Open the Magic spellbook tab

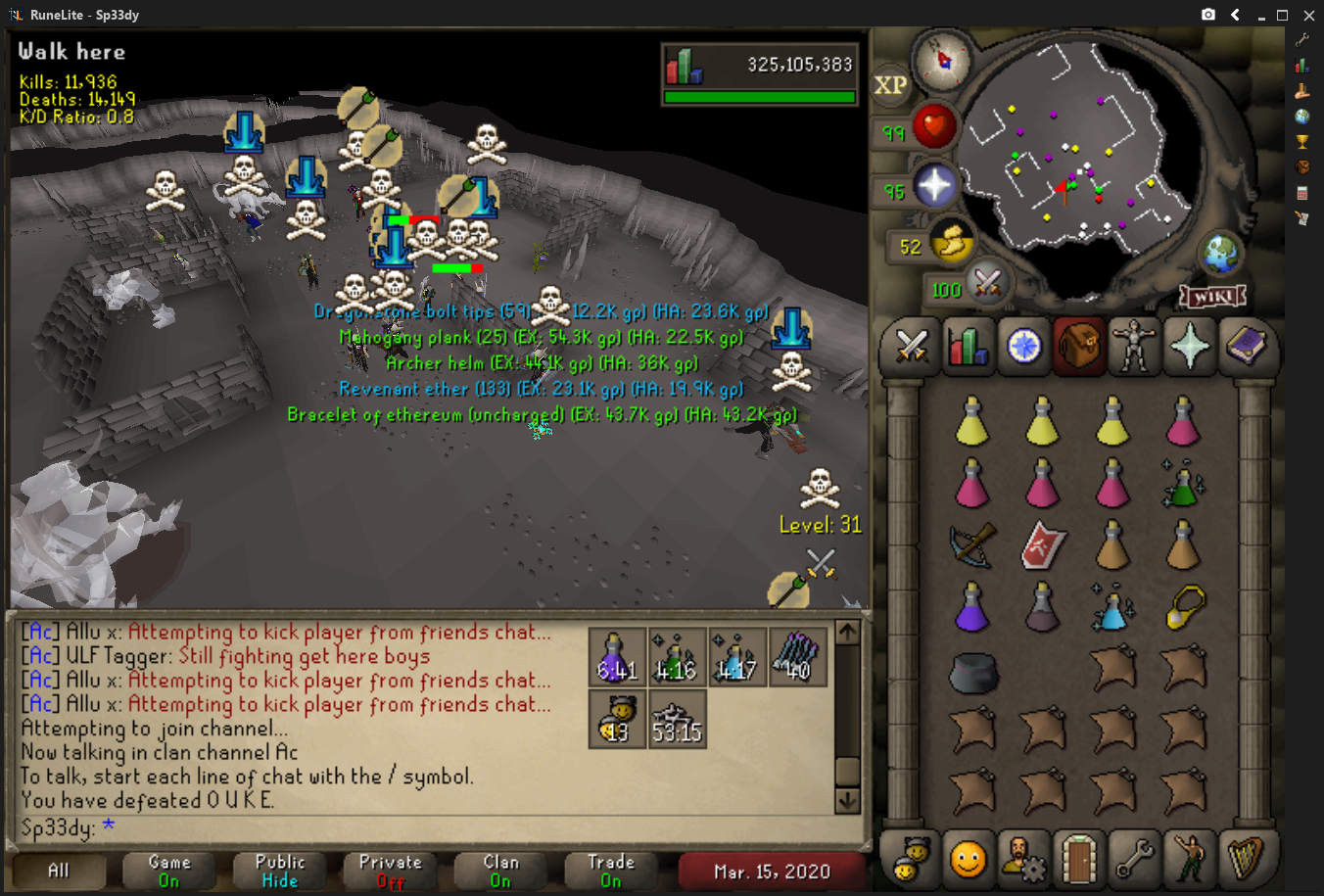pos(1246,346)
